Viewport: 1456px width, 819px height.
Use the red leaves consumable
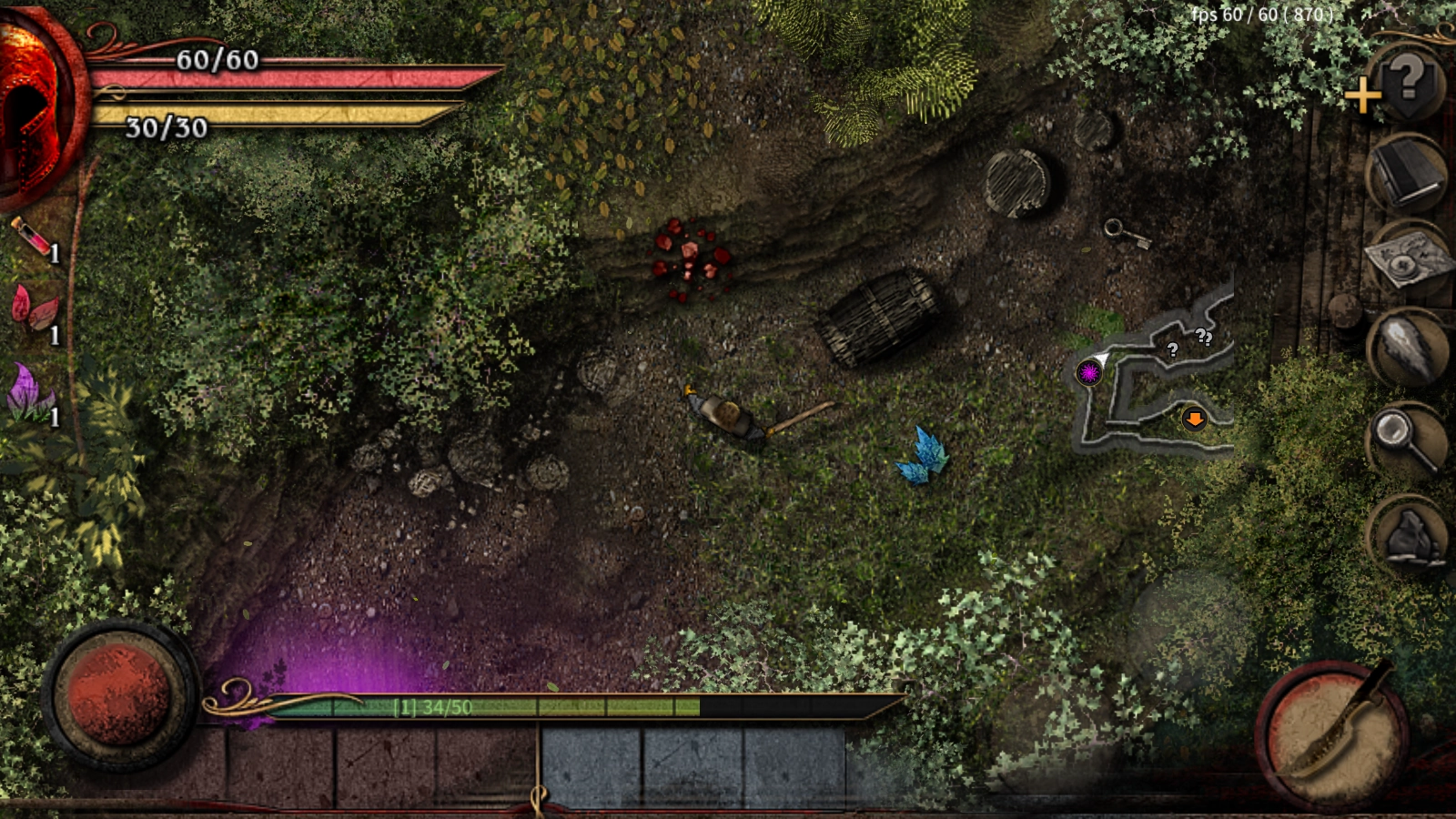33,309
